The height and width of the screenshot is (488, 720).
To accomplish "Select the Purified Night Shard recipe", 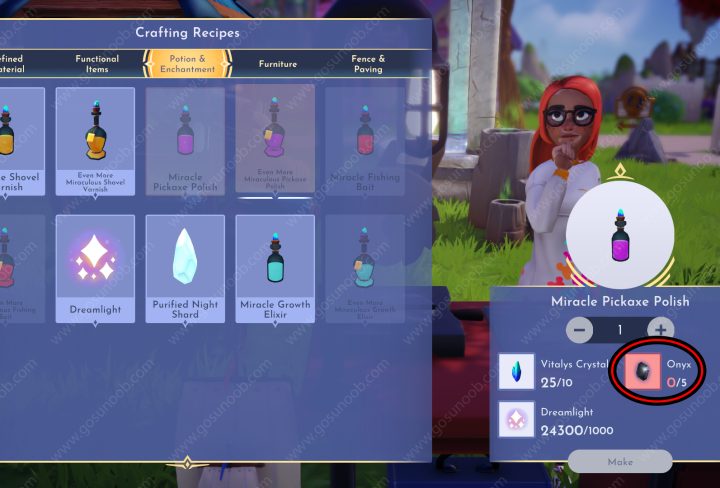I will pyautogui.click(x=185, y=268).
